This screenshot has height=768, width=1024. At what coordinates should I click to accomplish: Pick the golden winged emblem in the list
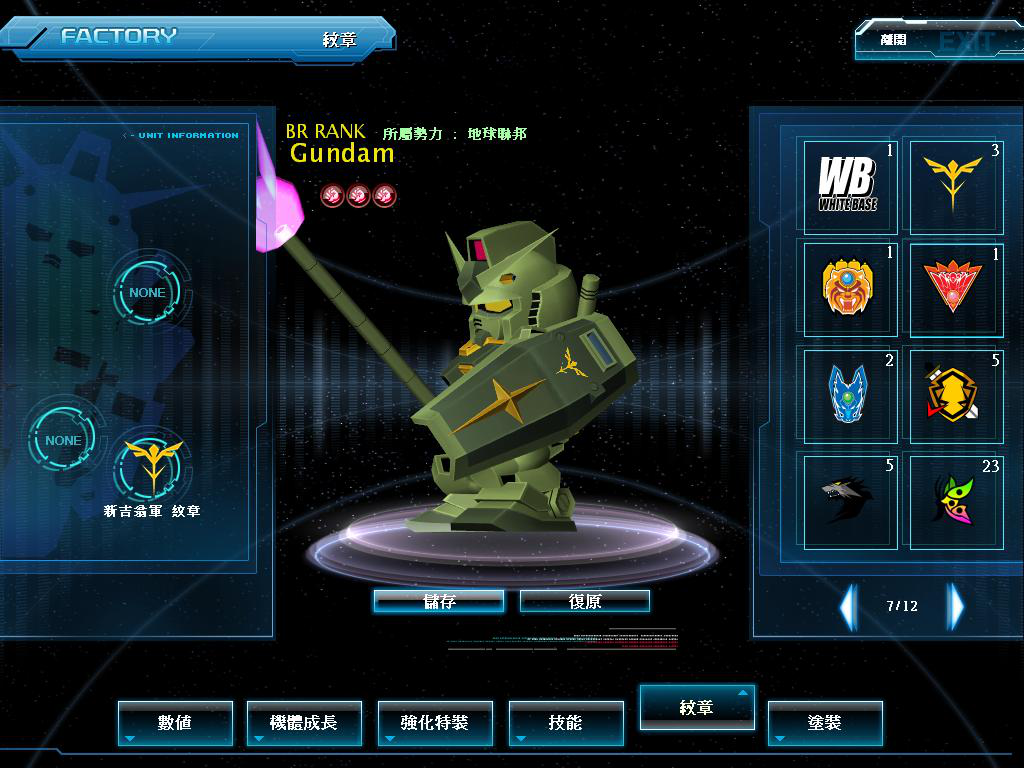pyautogui.click(x=954, y=185)
